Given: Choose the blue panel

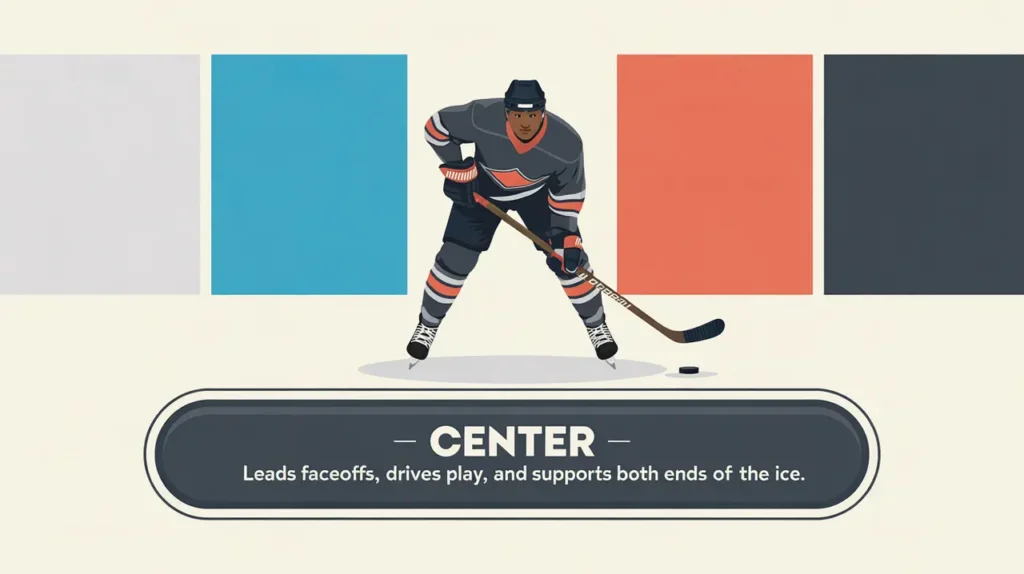Looking at the screenshot, I should pos(309,174).
